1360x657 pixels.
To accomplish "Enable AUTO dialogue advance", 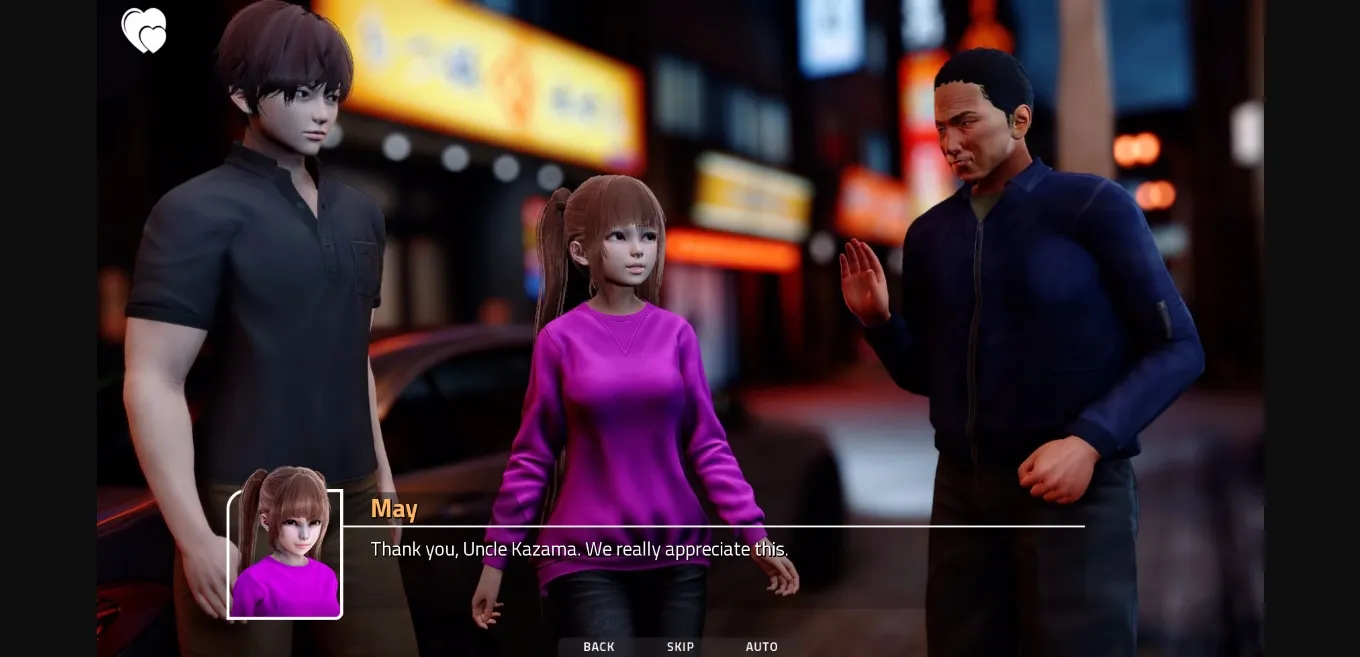I will [761, 647].
